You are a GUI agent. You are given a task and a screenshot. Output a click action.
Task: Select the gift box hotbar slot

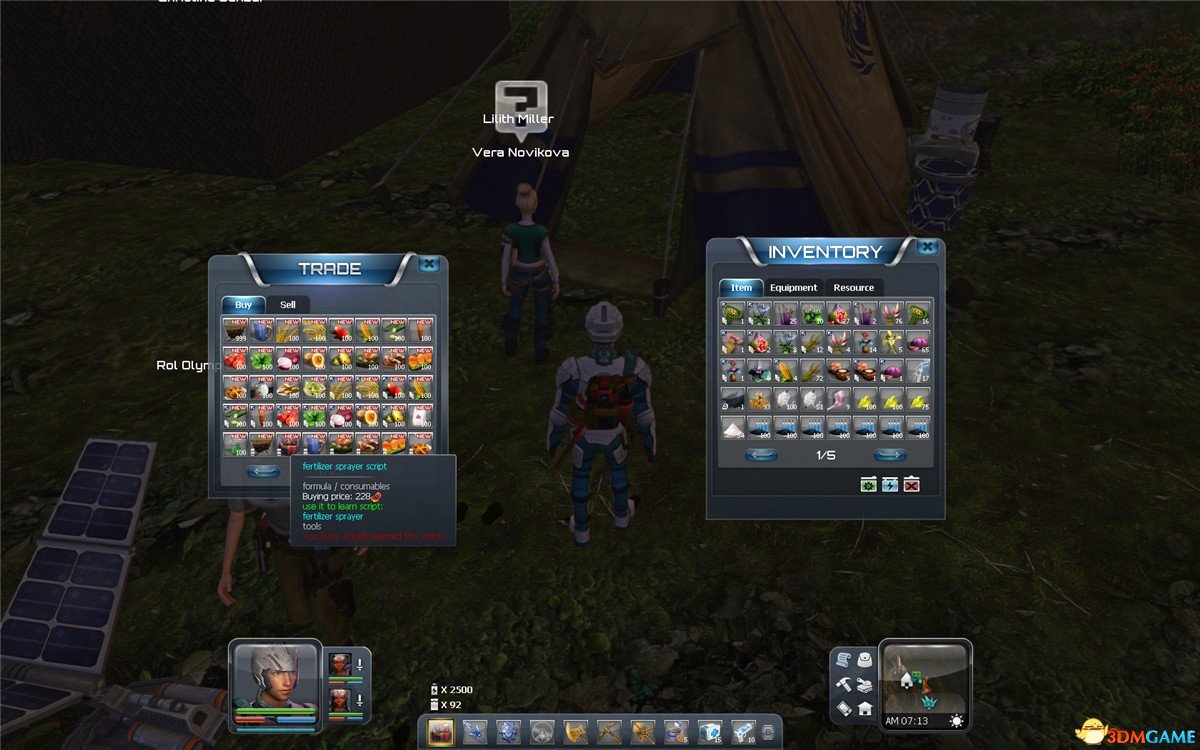click(x=441, y=731)
